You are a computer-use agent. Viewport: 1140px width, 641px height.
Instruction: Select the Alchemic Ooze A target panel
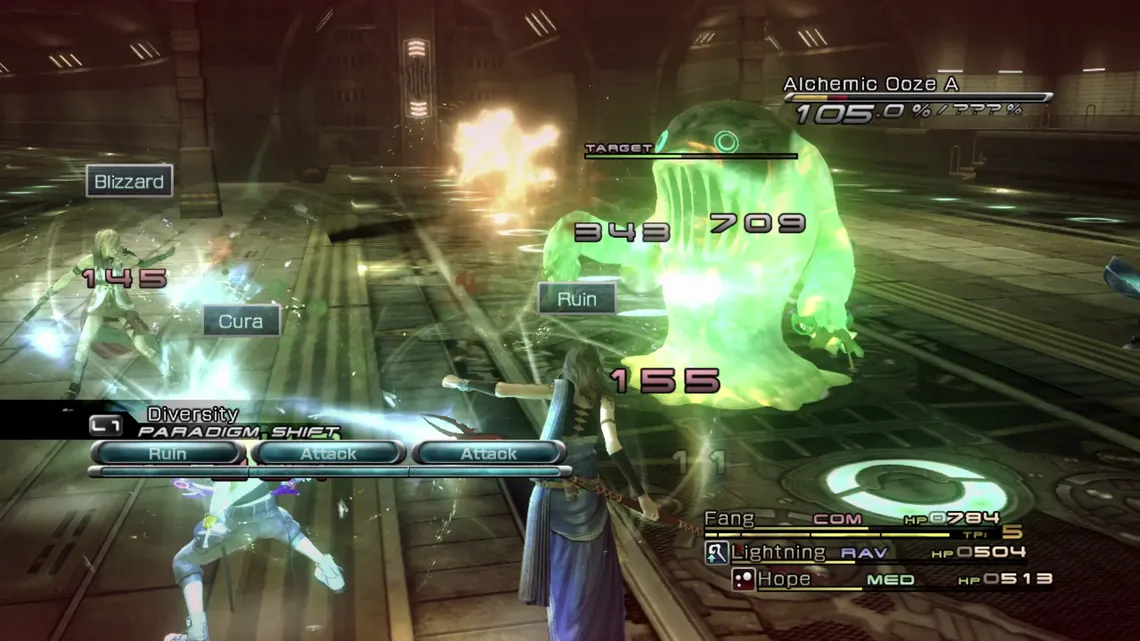tap(915, 100)
